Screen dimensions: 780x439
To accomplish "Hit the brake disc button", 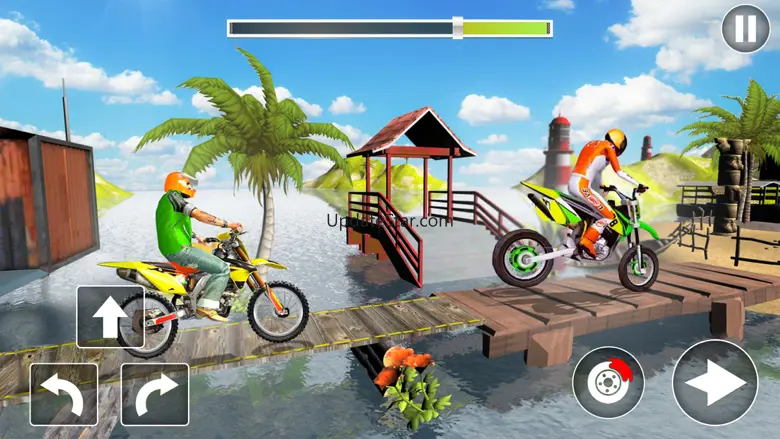I will [609, 382].
